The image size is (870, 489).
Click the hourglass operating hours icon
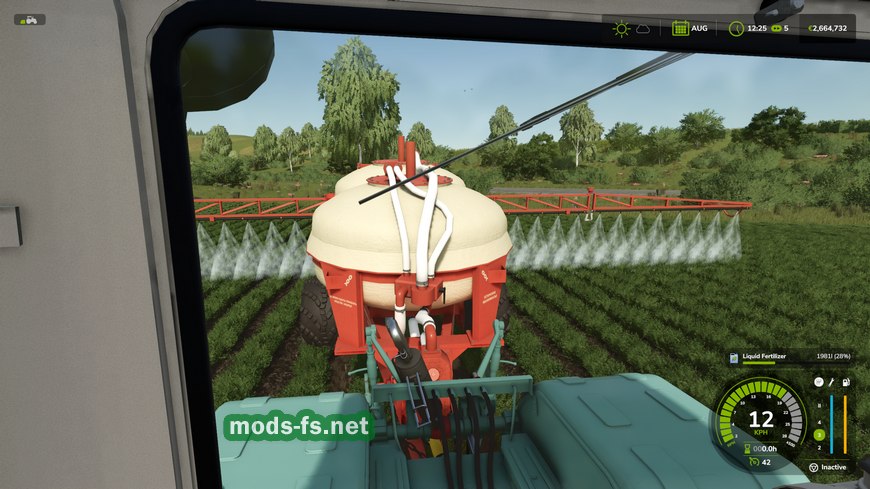[746, 448]
